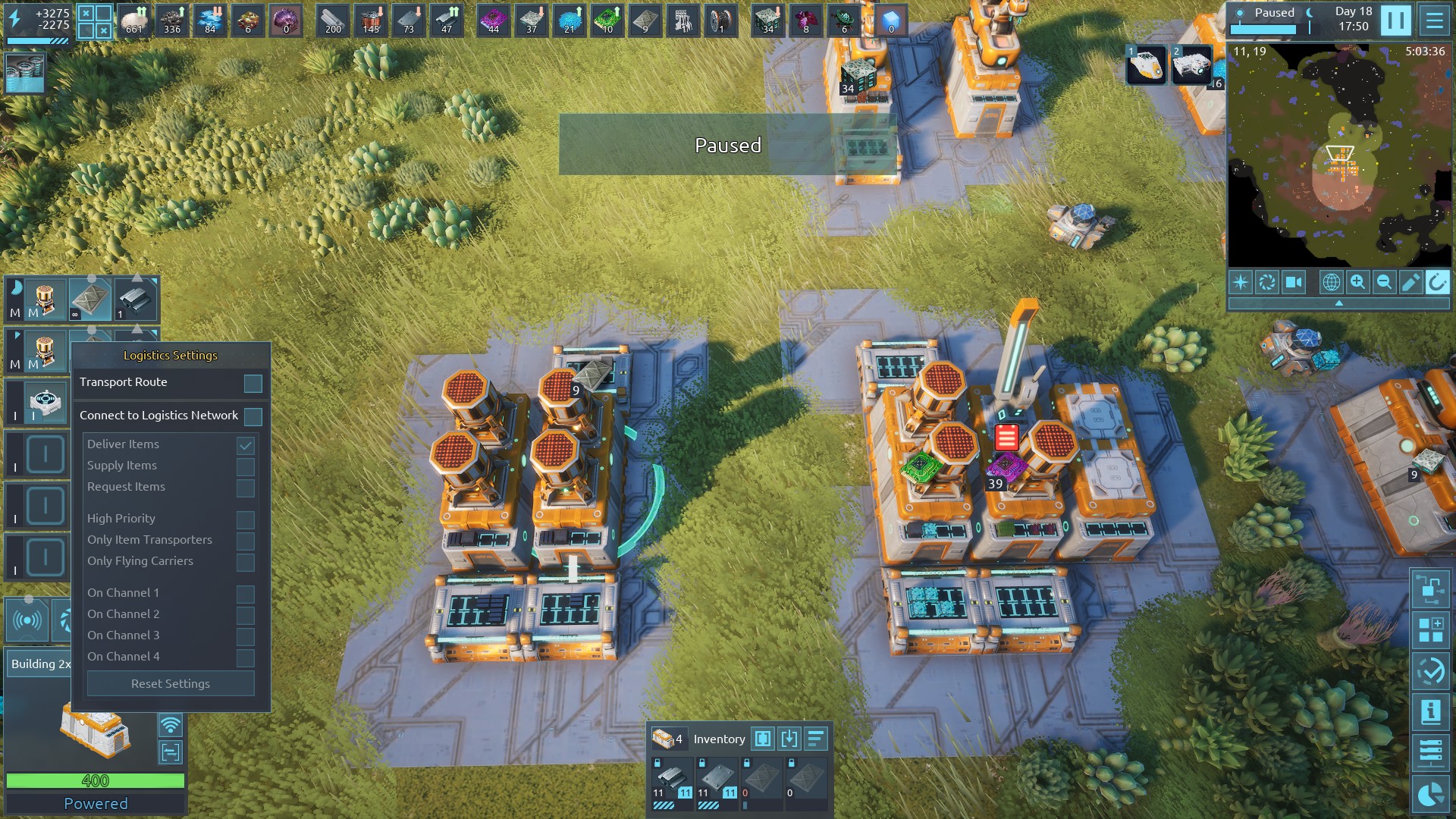Select Only Flying Carriers checkbox
This screenshot has height=819, width=1456.
click(245, 562)
